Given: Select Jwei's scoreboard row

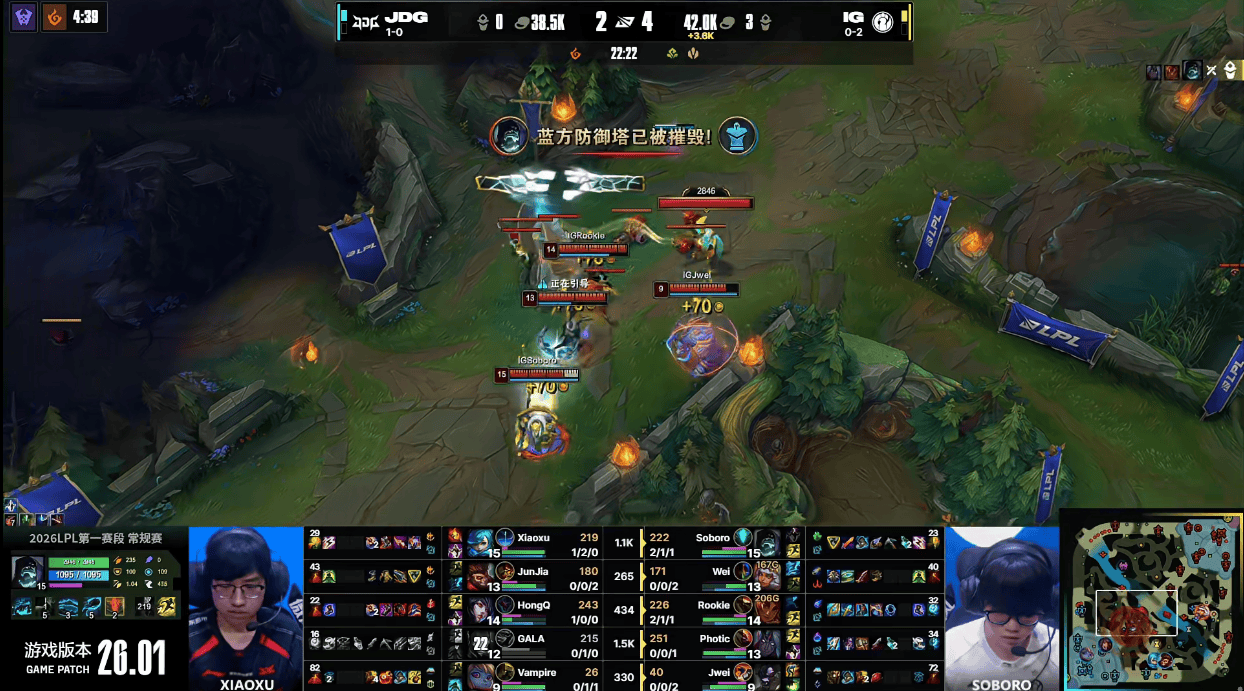Looking at the screenshot, I should pyautogui.click(x=712, y=675).
